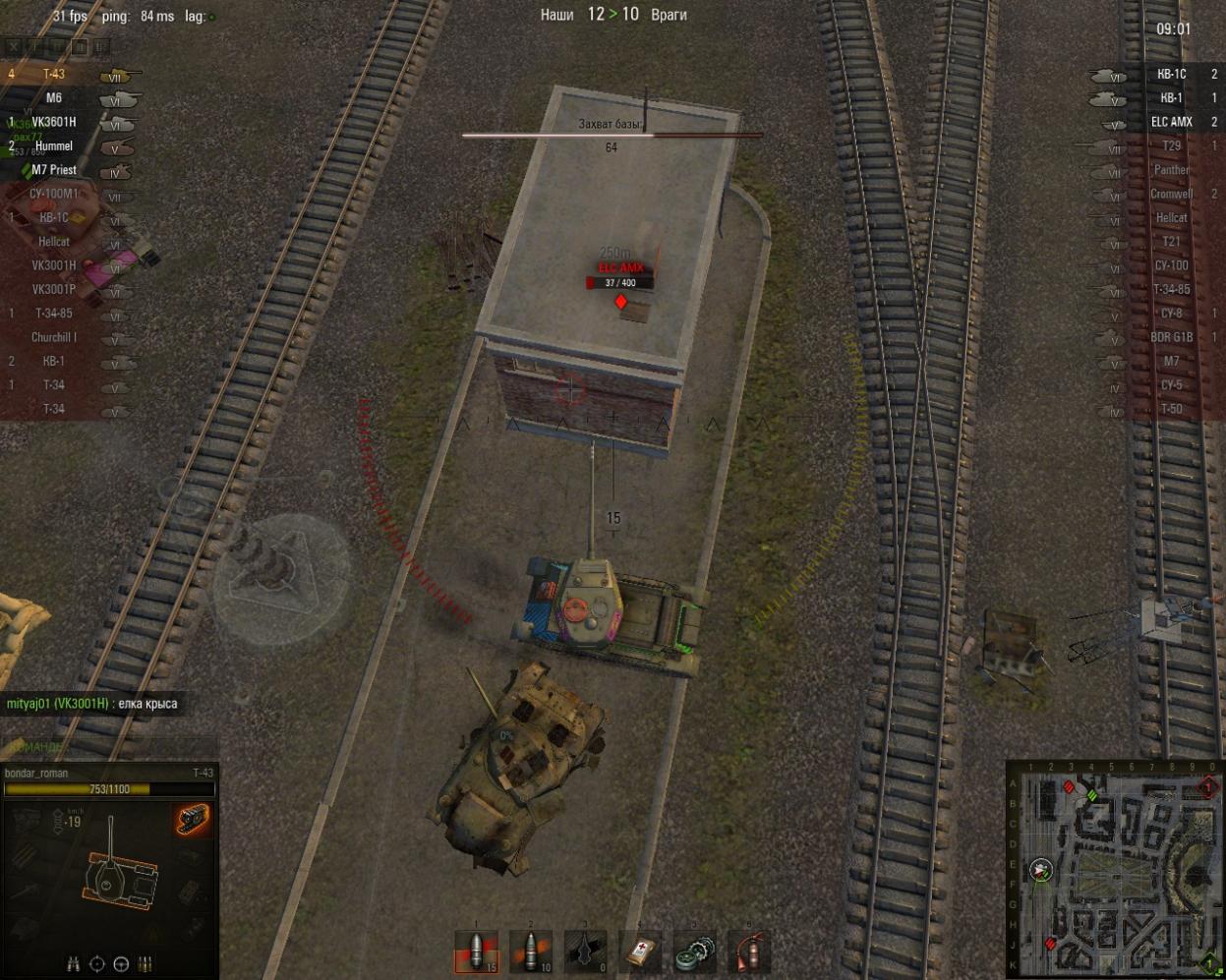Choose the M7 Priest entry in allied list

[x=54, y=170]
